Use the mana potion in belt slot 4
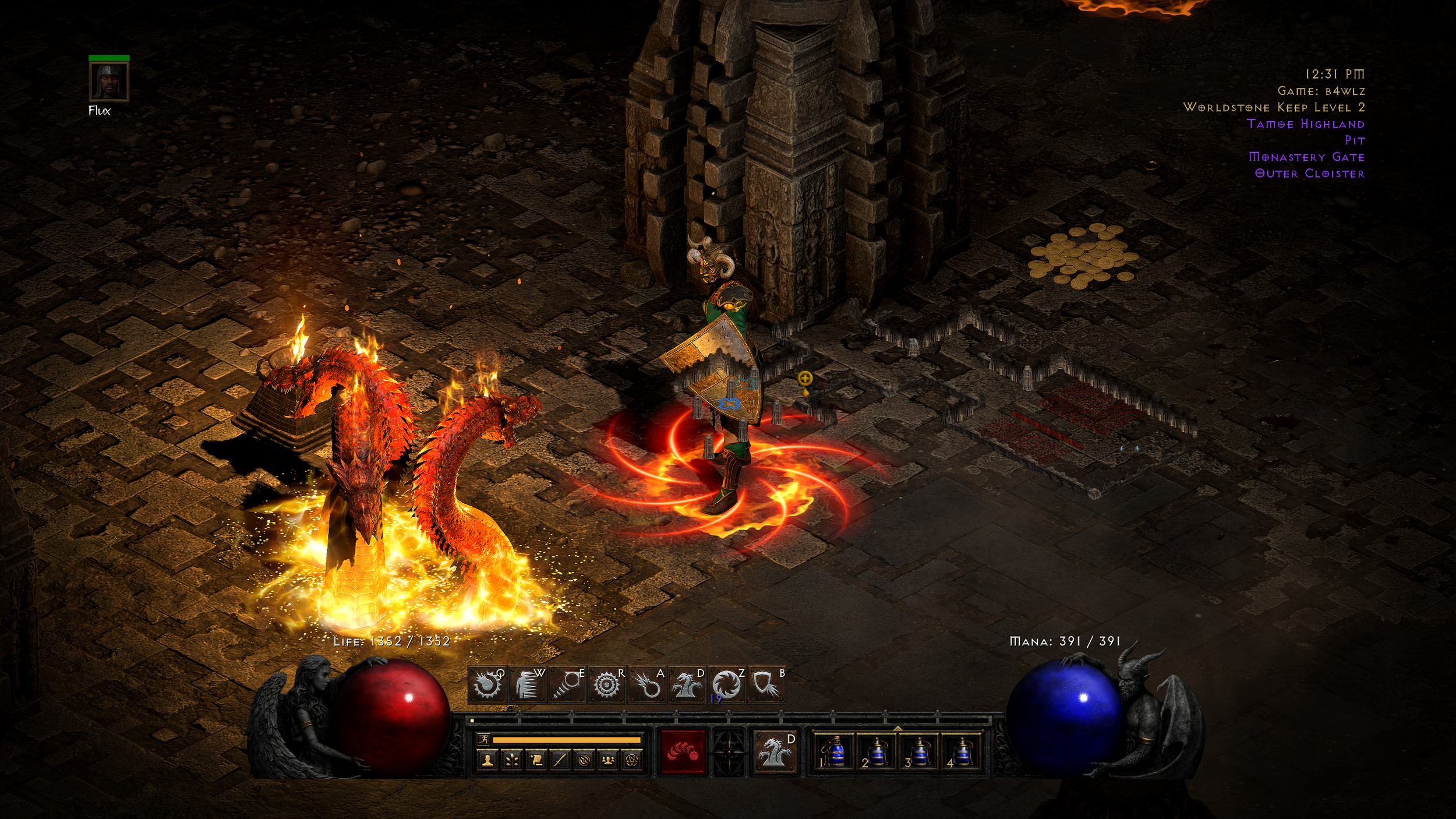Viewport: 1456px width, 819px height. pyautogui.click(x=961, y=751)
